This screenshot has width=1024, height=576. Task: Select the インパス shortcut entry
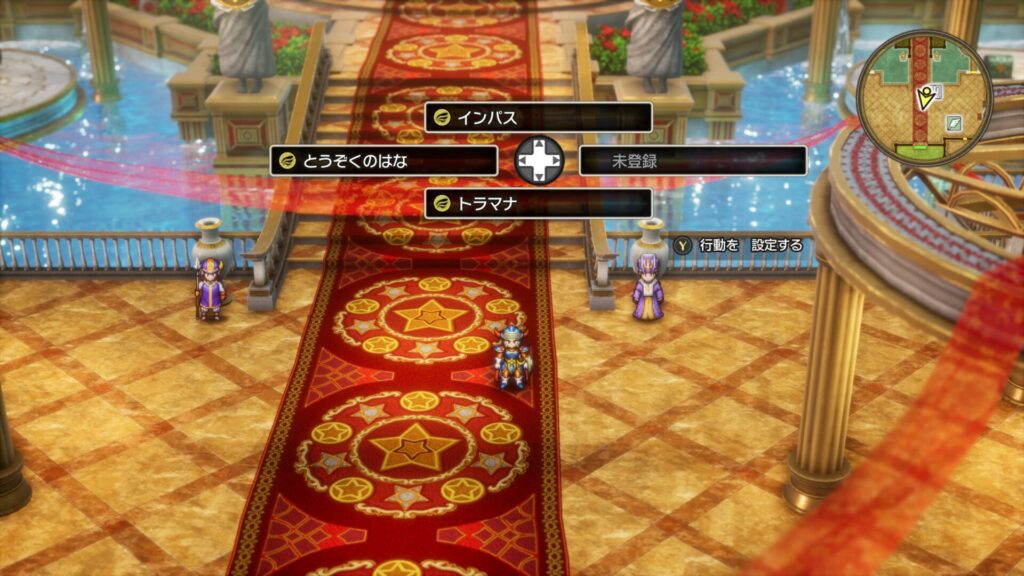[538, 117]
